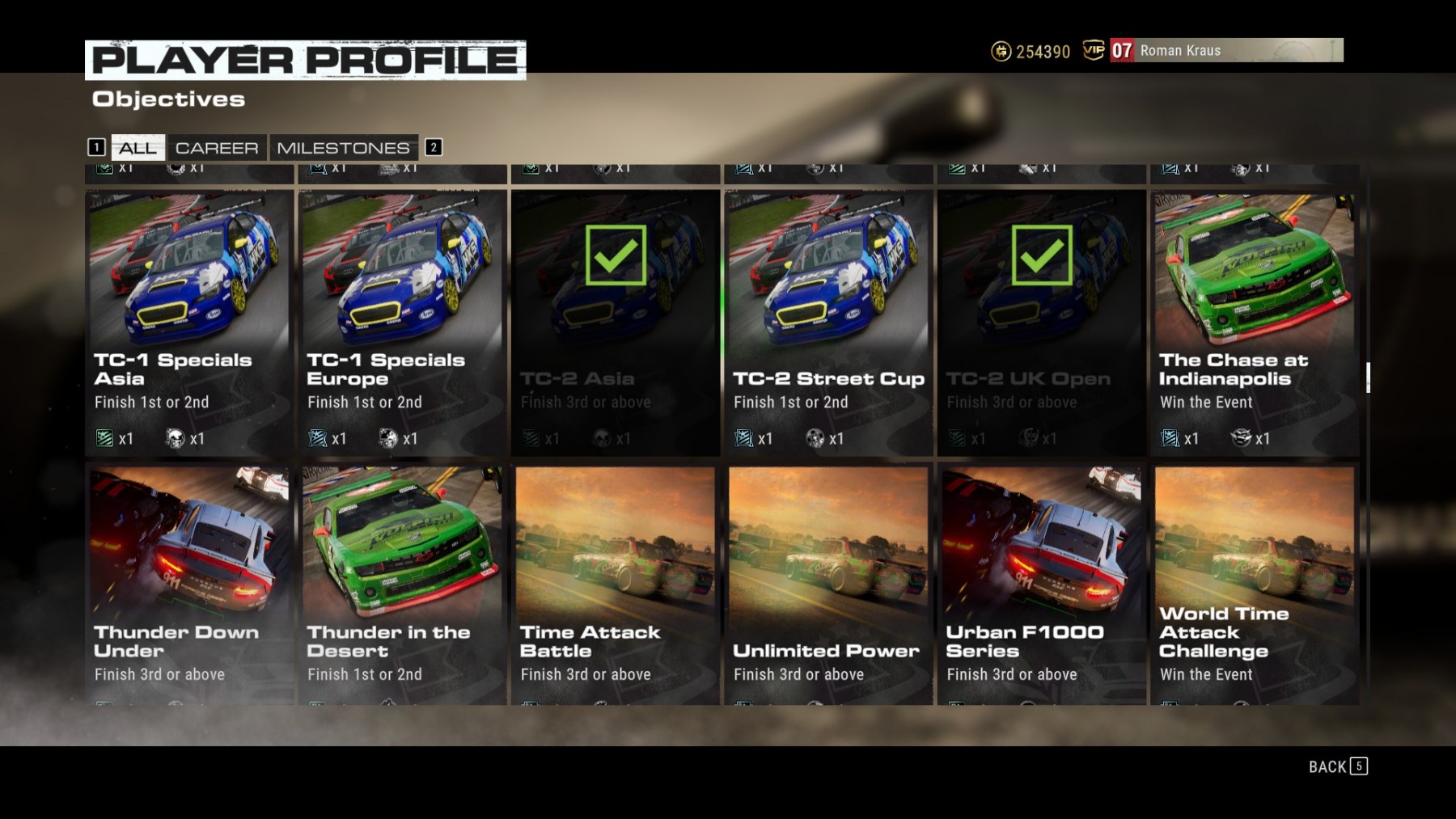Choose The Chase at Indianapolis objective
This screenshot has height=819, width=1456.
click(x=1255, y=323)
